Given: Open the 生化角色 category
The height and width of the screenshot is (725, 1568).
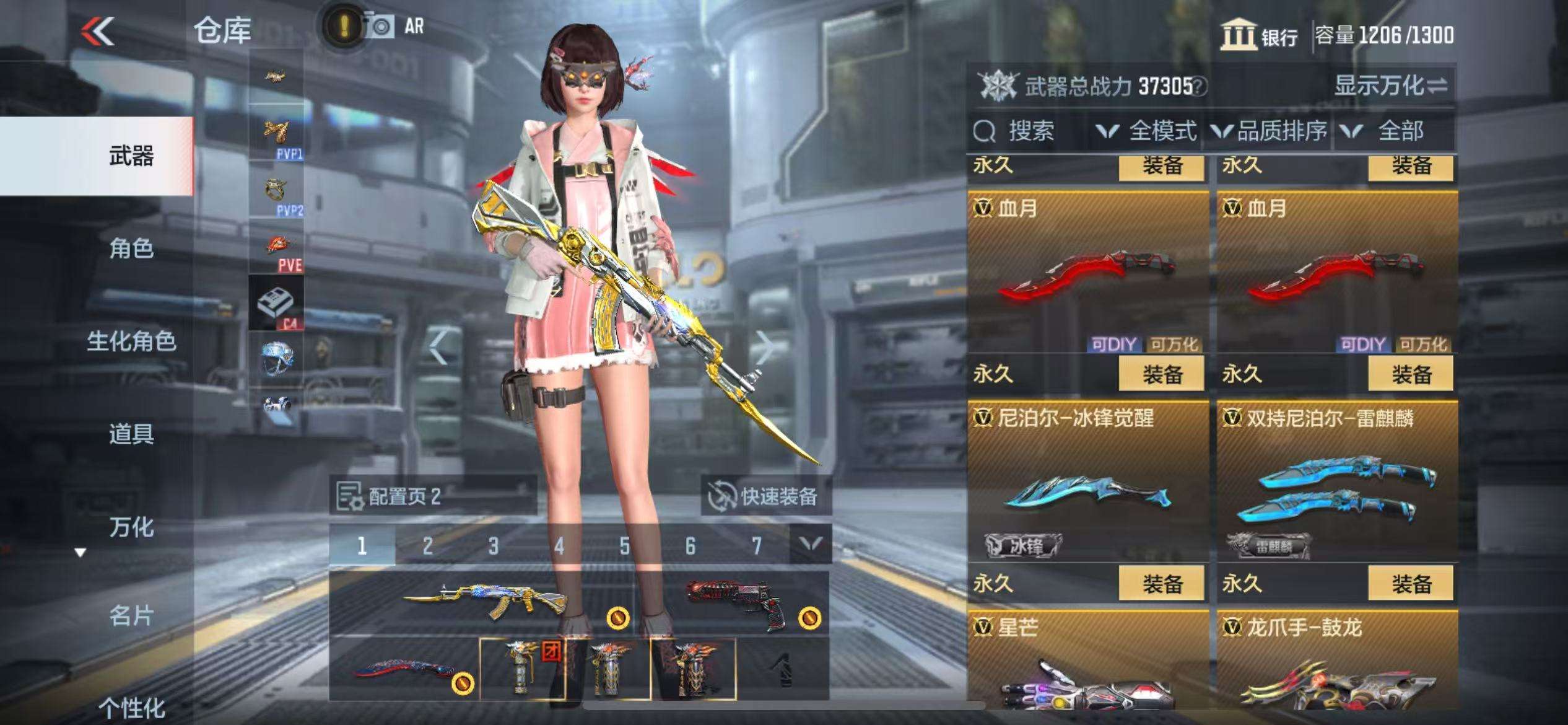Looking at the screenshot, I should (131, 341).
